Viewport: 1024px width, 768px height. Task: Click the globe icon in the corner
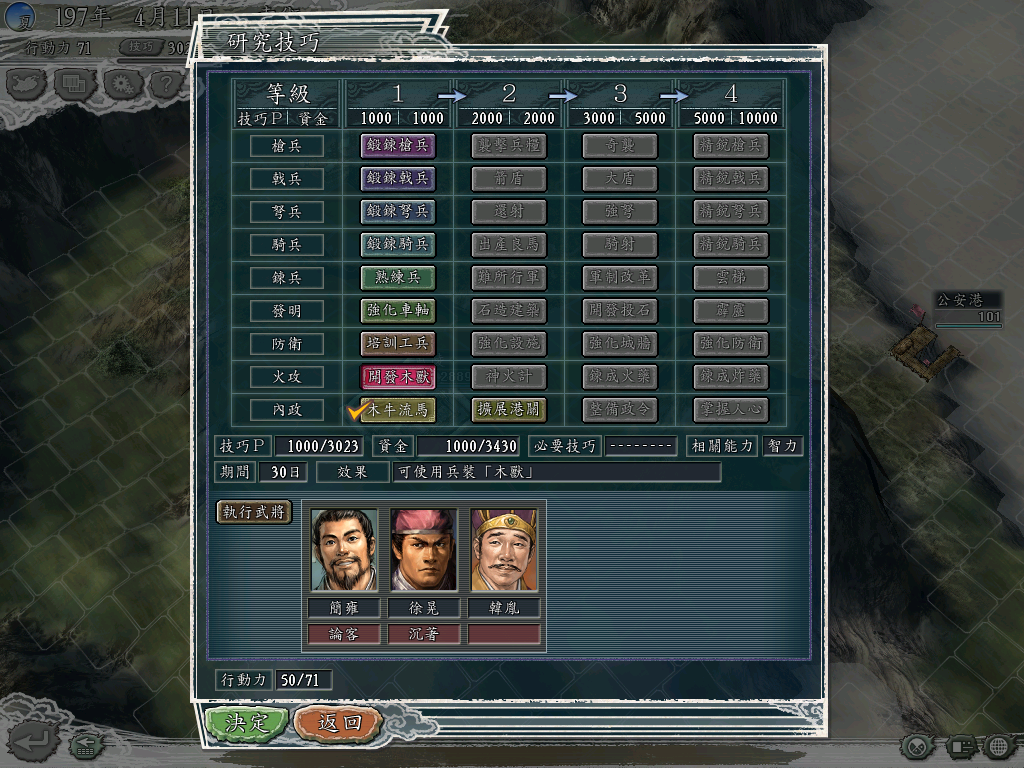coord(997,745)
